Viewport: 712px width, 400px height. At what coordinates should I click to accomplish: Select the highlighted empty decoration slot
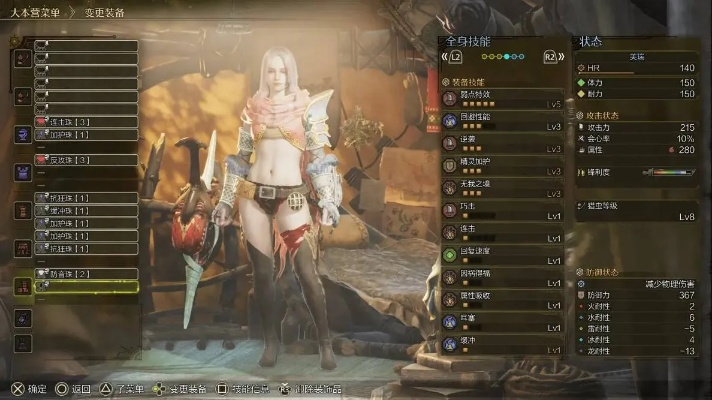(x=86, y=286)
